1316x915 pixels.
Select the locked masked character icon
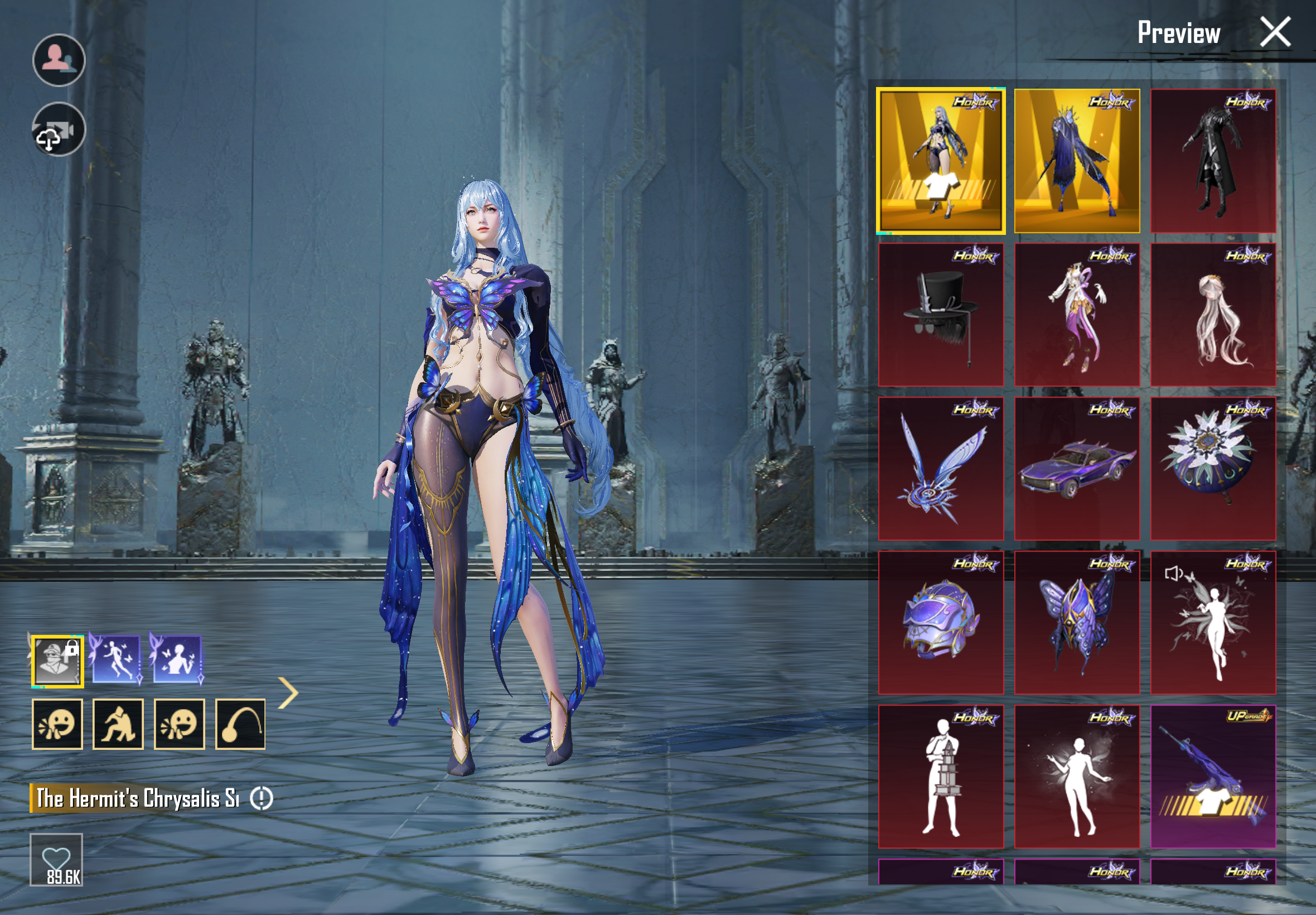pyautogui.click(x=57, y=661)
